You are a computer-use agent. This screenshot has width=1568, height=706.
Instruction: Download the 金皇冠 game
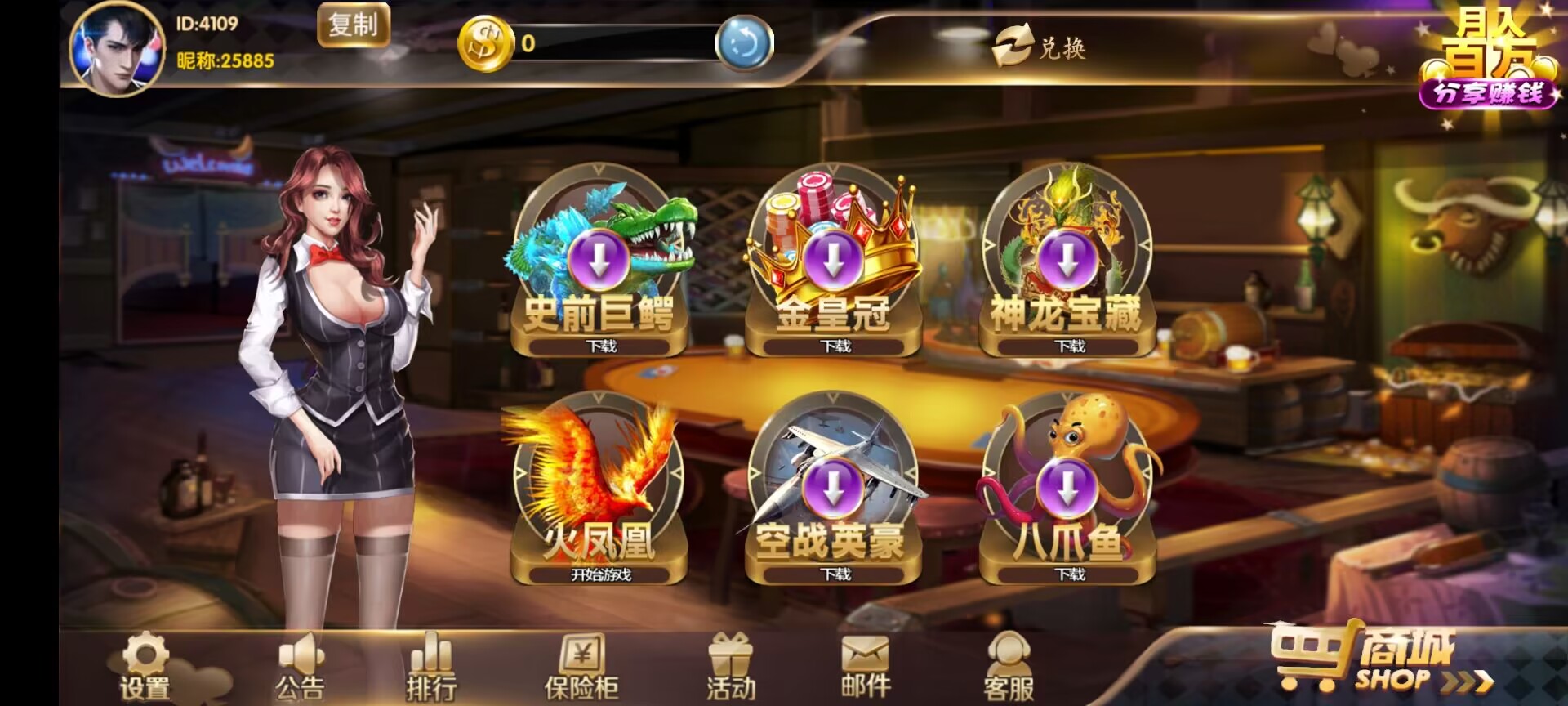[833, 346]
